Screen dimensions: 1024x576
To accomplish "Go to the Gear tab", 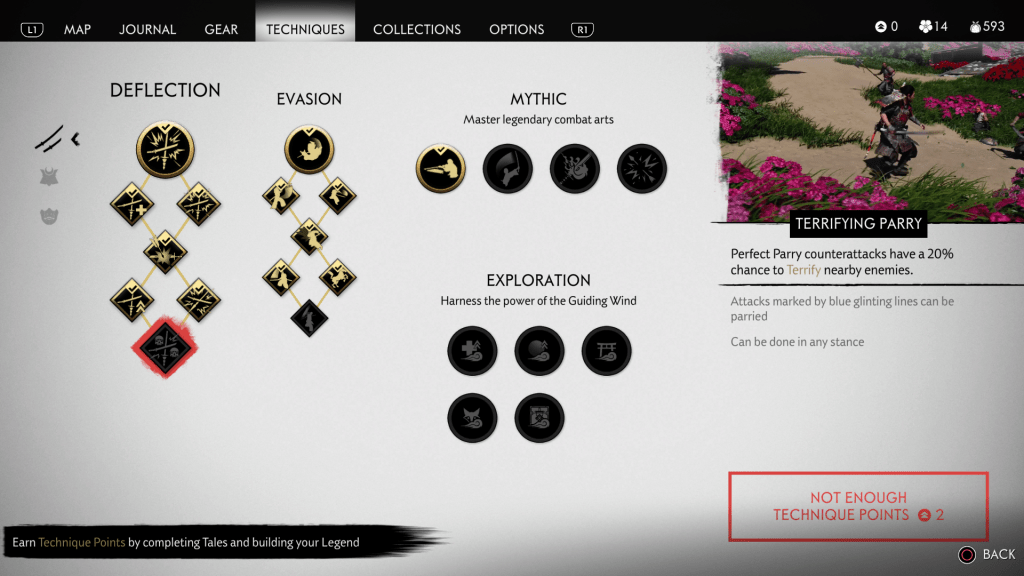I will coord(221,29).
